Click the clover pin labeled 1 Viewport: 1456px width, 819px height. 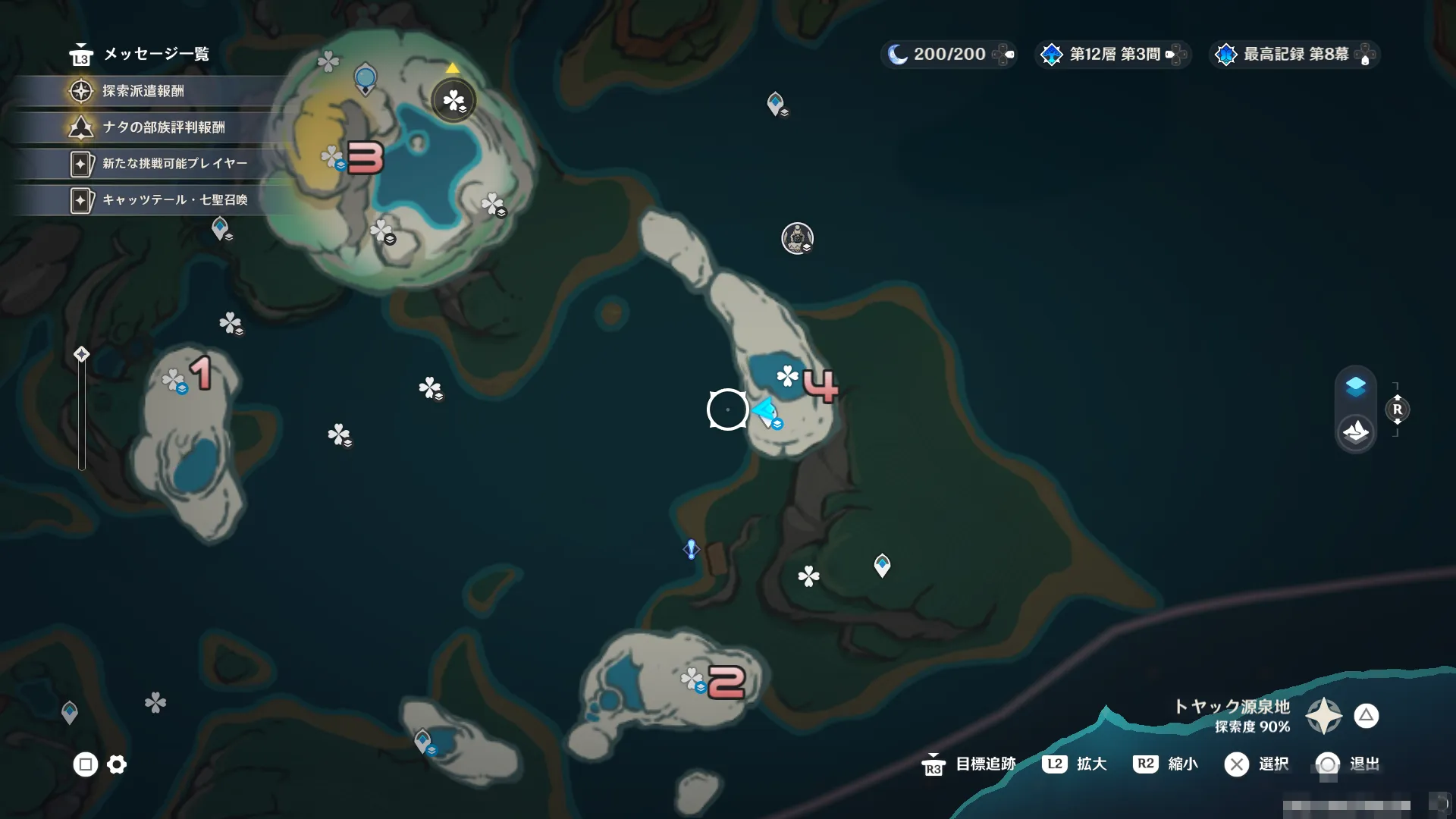(x=174, y=380)
